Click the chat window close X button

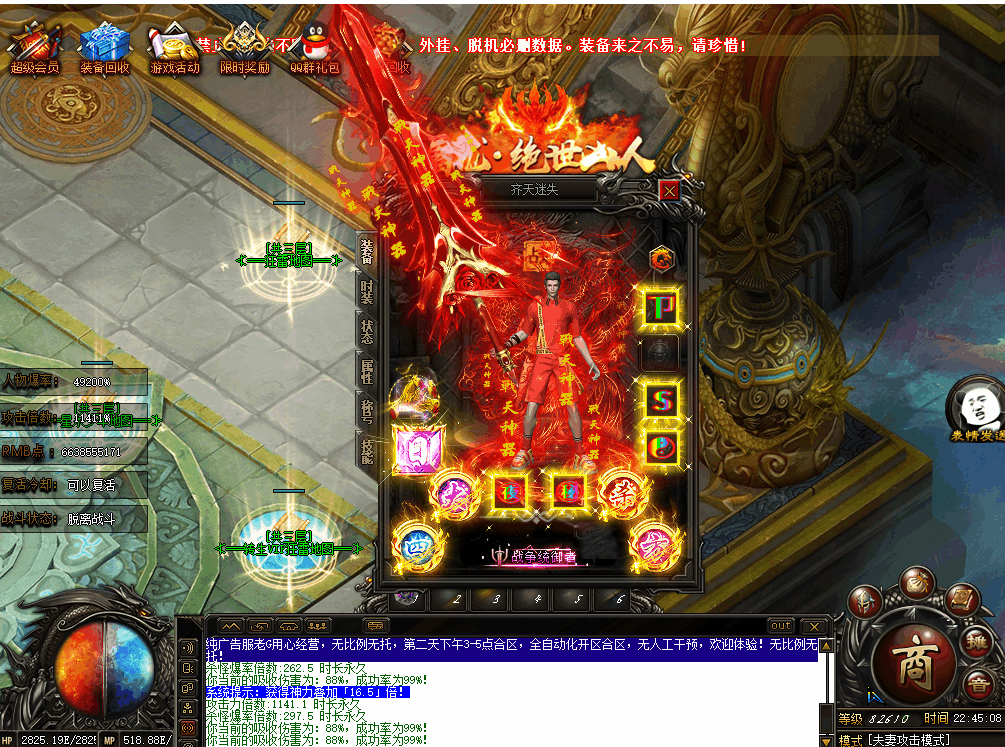(814, 626)
